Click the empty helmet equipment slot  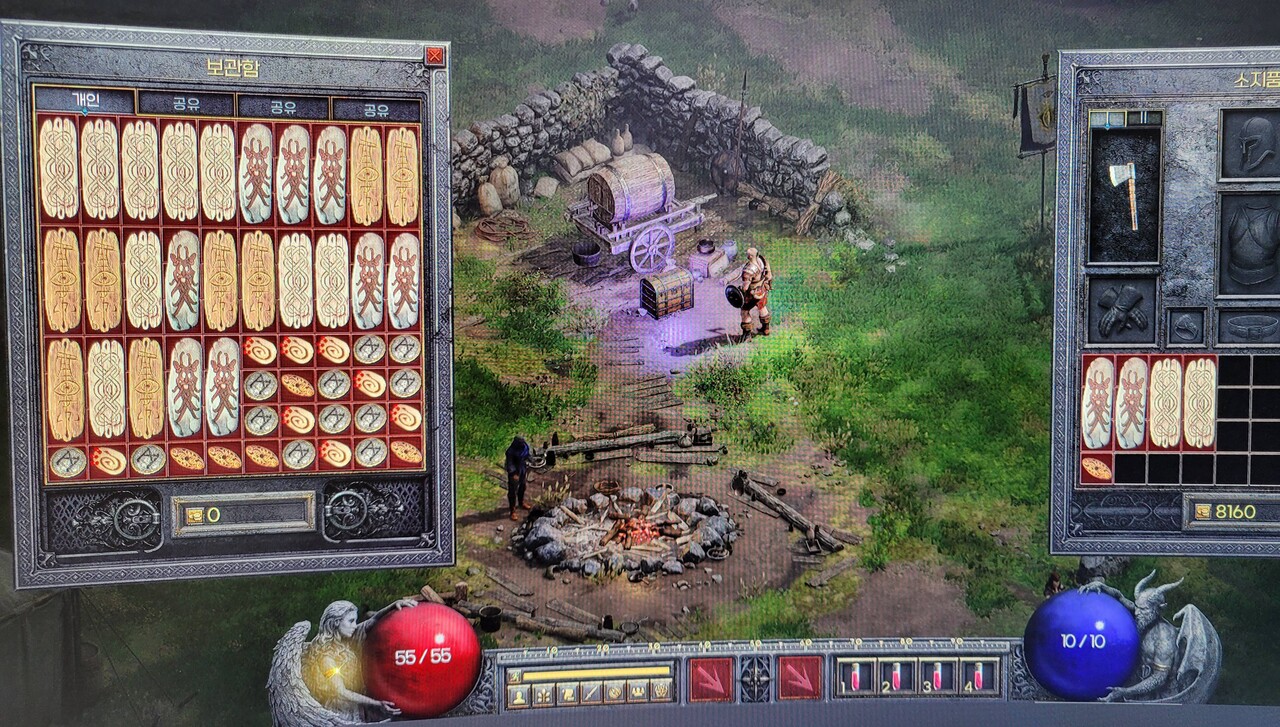pyautogui.click(x=1250, y=143)
